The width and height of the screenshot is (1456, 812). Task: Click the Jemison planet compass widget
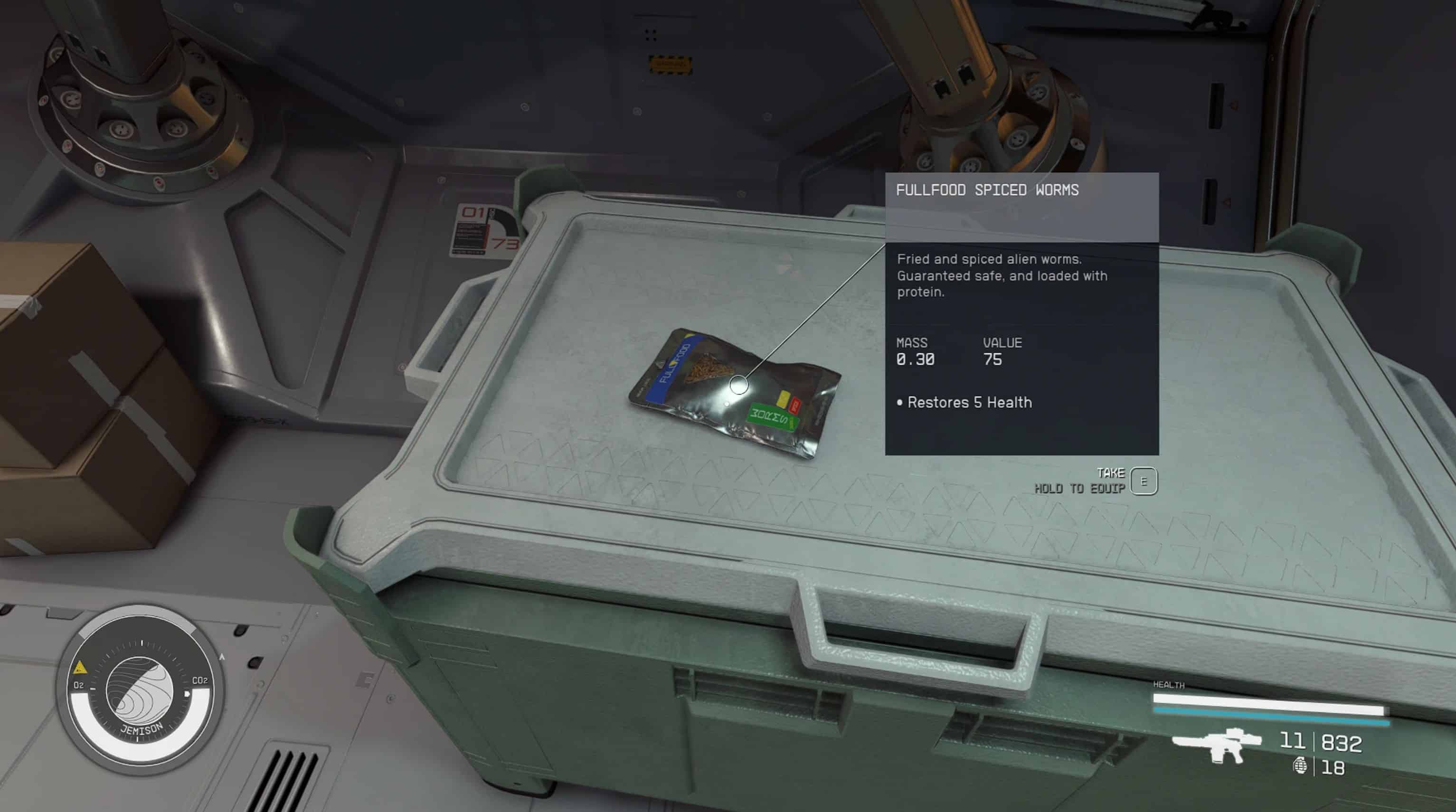tap(140, 690)
